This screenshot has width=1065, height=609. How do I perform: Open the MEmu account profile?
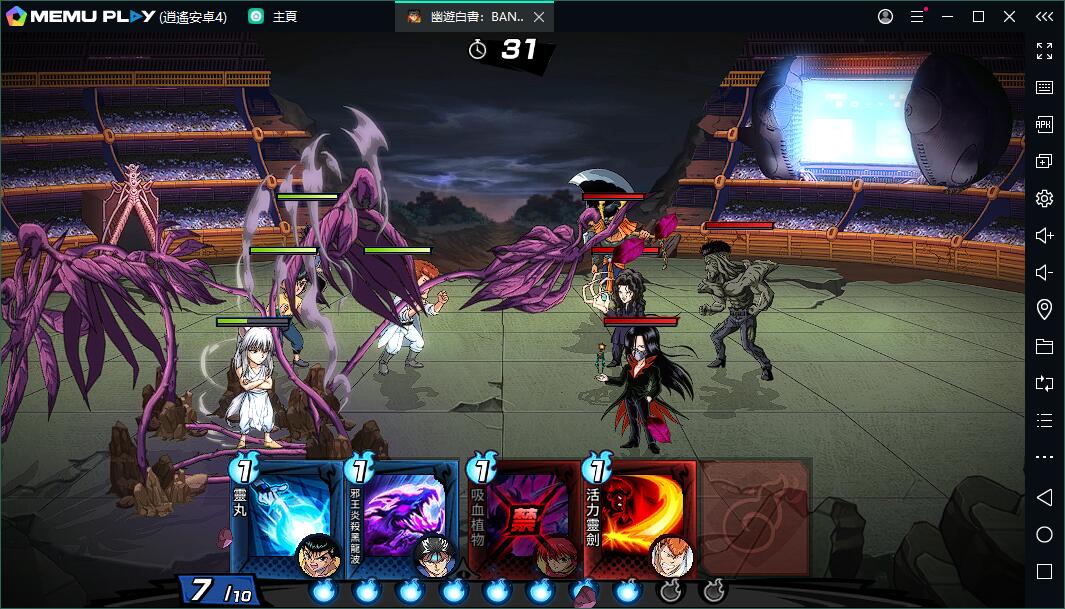pos(885,17)
